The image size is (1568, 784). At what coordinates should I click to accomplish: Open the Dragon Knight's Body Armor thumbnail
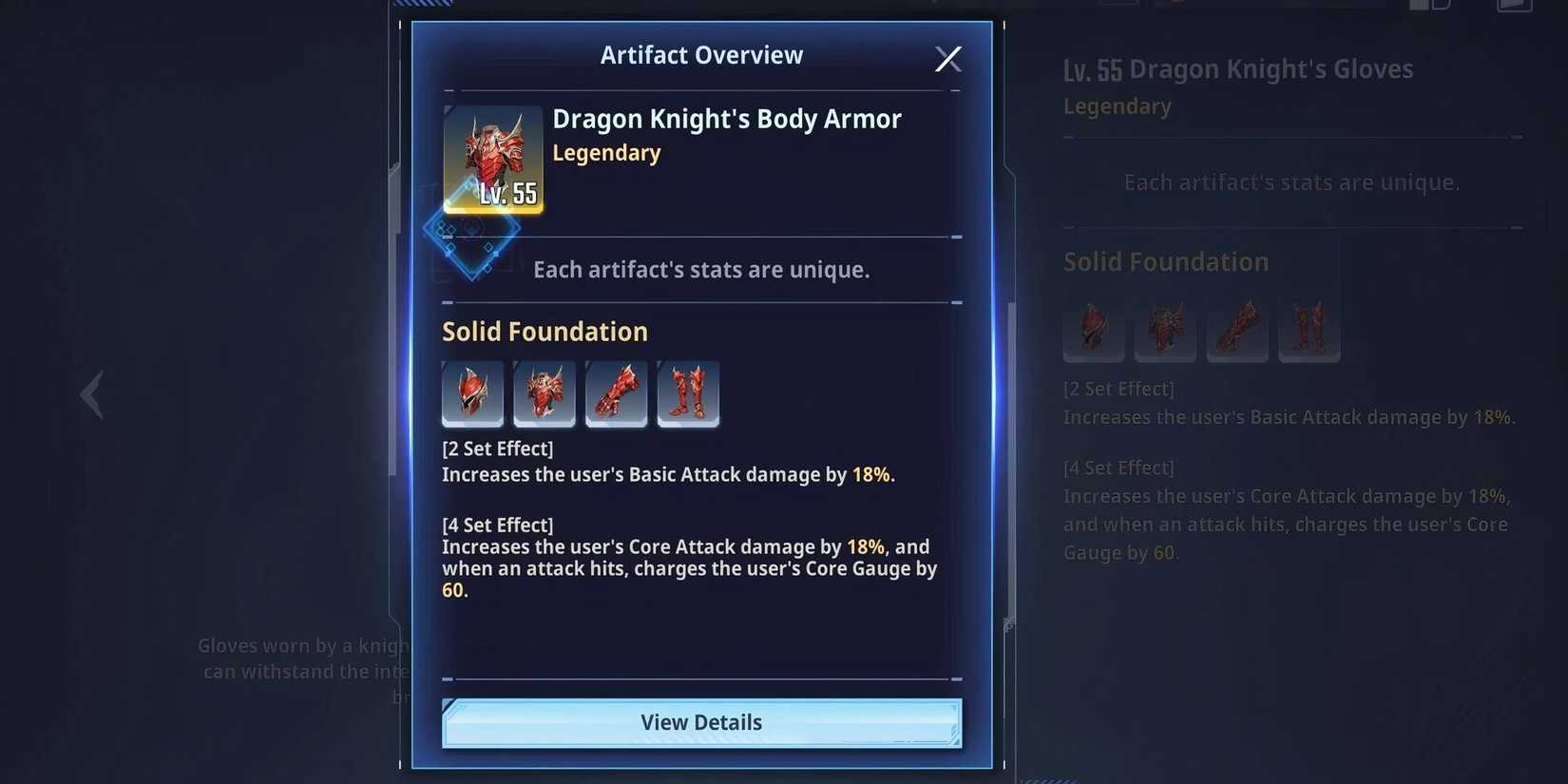(492, 159)
